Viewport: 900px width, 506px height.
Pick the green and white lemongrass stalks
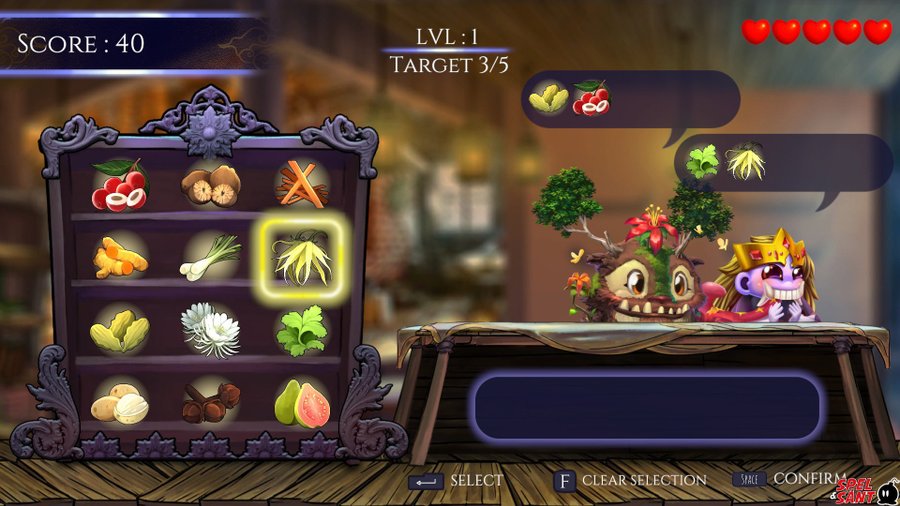210,257
